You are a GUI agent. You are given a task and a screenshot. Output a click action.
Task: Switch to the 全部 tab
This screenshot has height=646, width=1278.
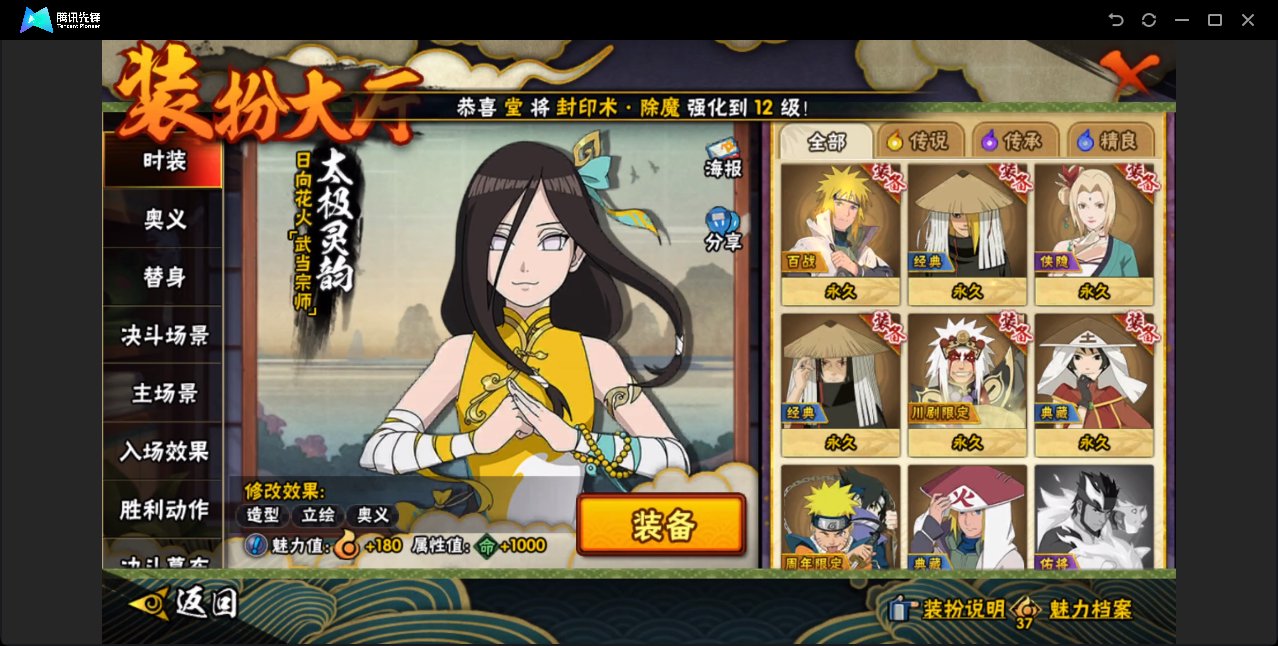[x=826, y=142]
